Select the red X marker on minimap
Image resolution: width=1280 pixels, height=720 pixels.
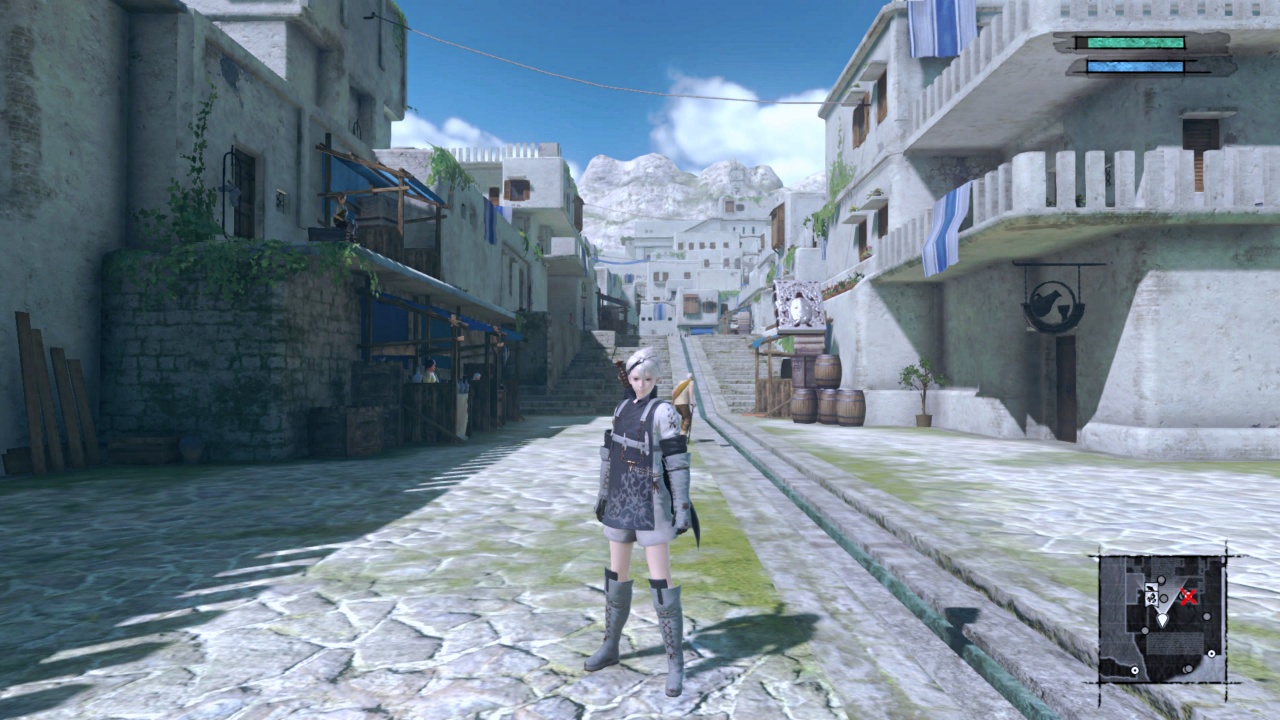1188,597
